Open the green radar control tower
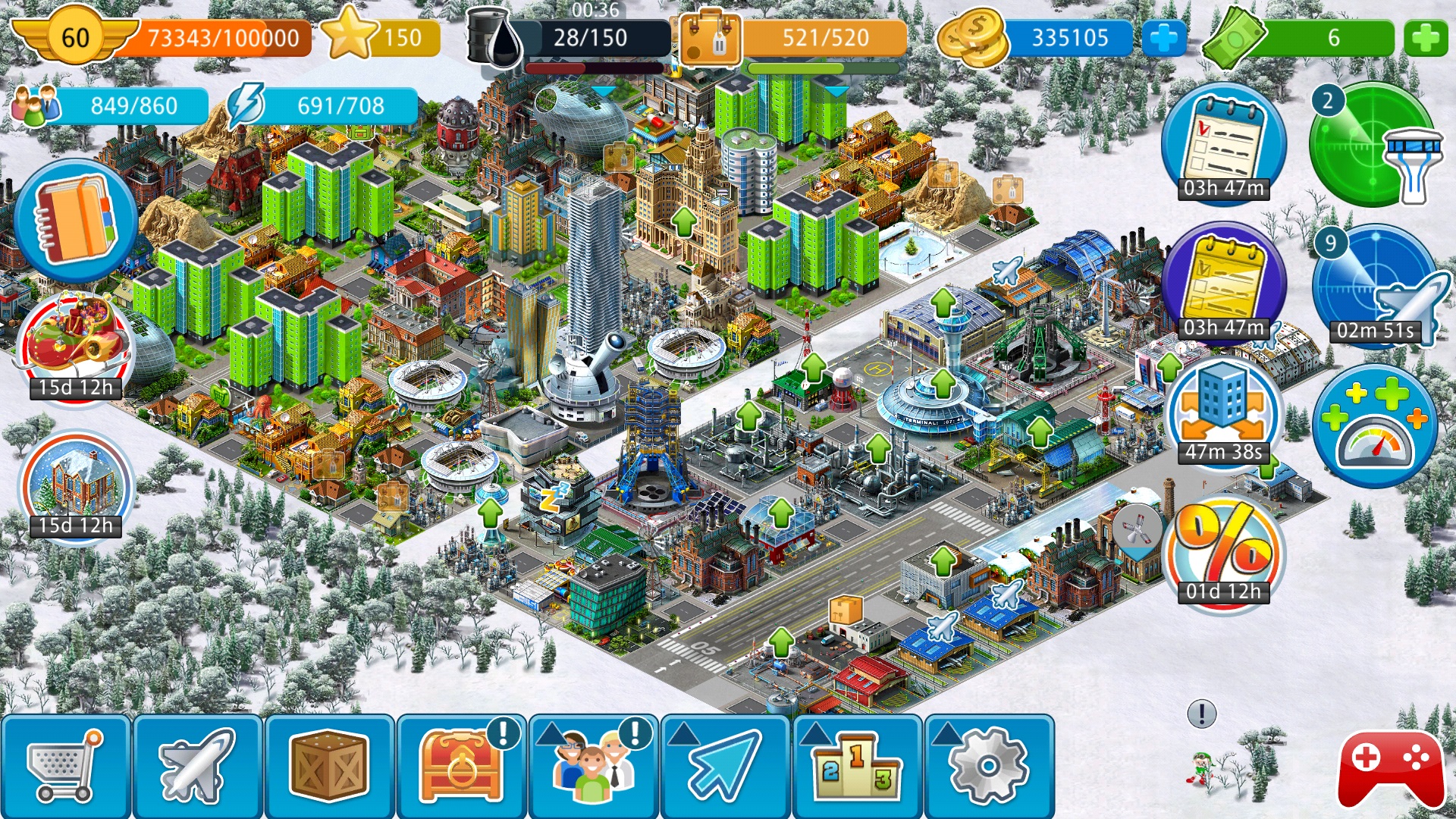 (x=1373, y=144)
